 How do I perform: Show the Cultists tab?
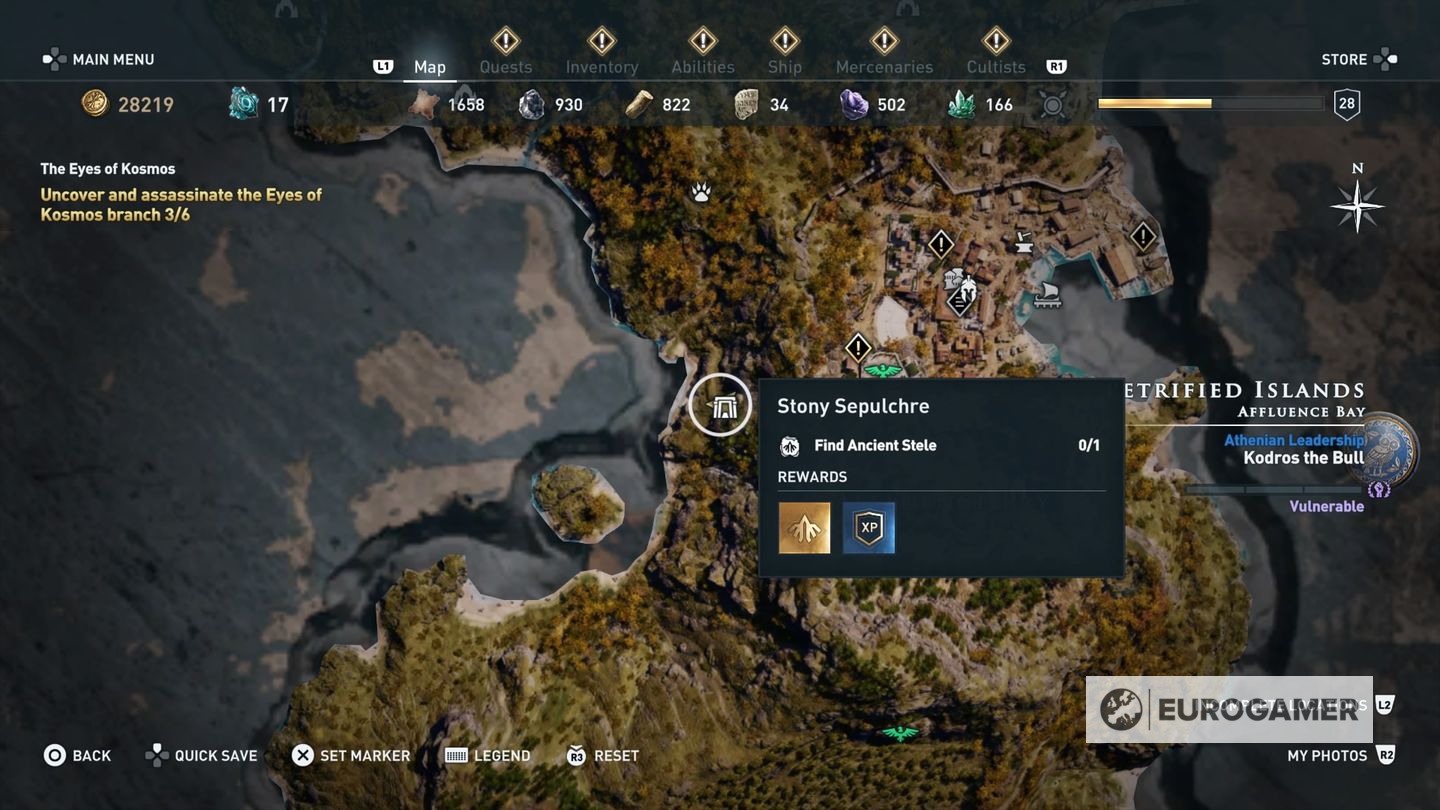pyautogui.click(x=996, y=66)
